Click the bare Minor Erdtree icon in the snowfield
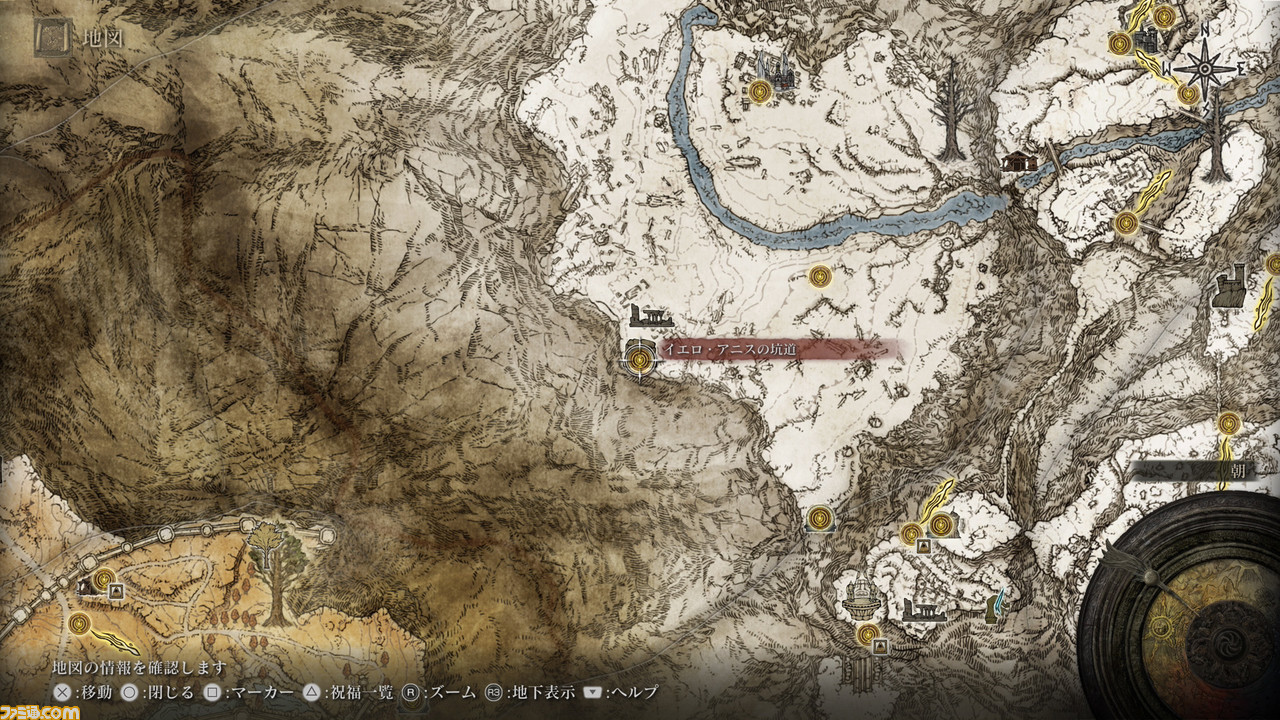 949,110
